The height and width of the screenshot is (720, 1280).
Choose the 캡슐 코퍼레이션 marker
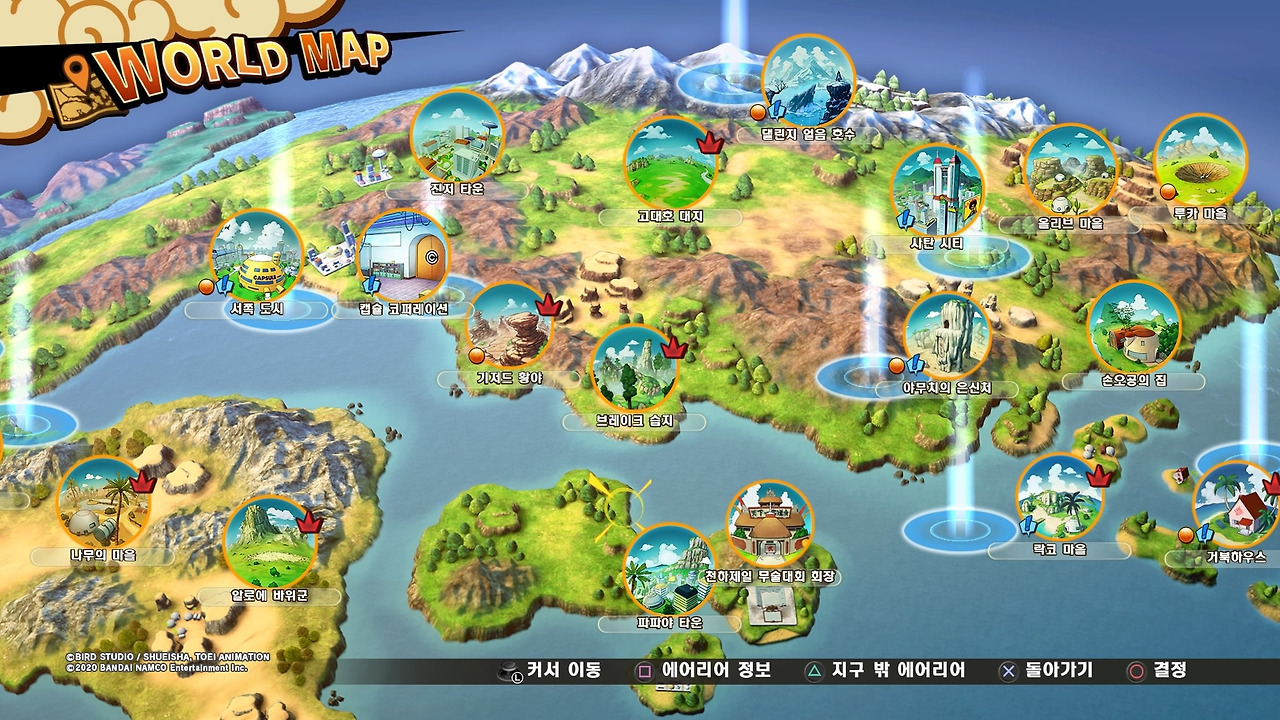403,256
